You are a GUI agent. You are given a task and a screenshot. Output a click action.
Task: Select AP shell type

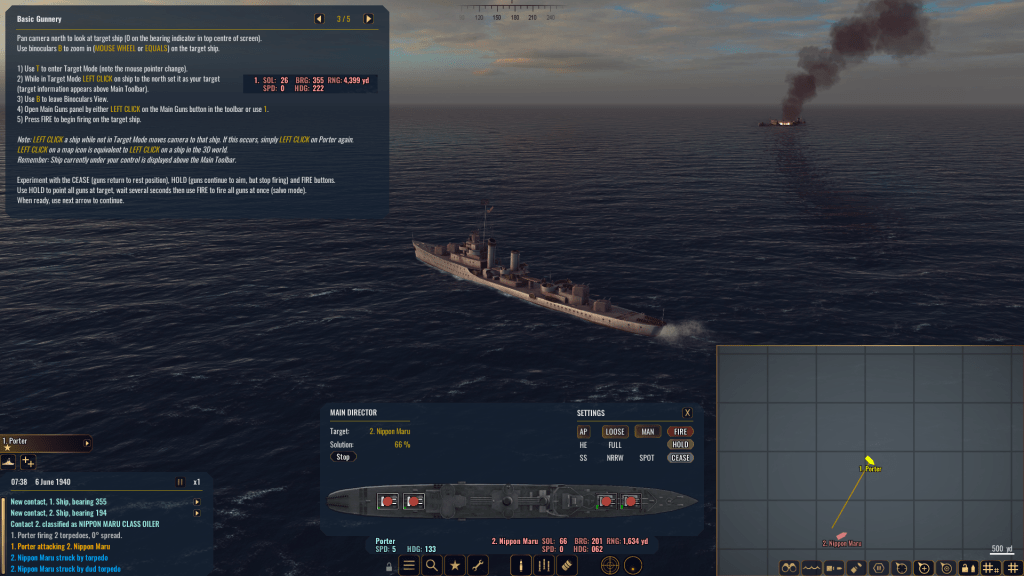tap(584, 431)
